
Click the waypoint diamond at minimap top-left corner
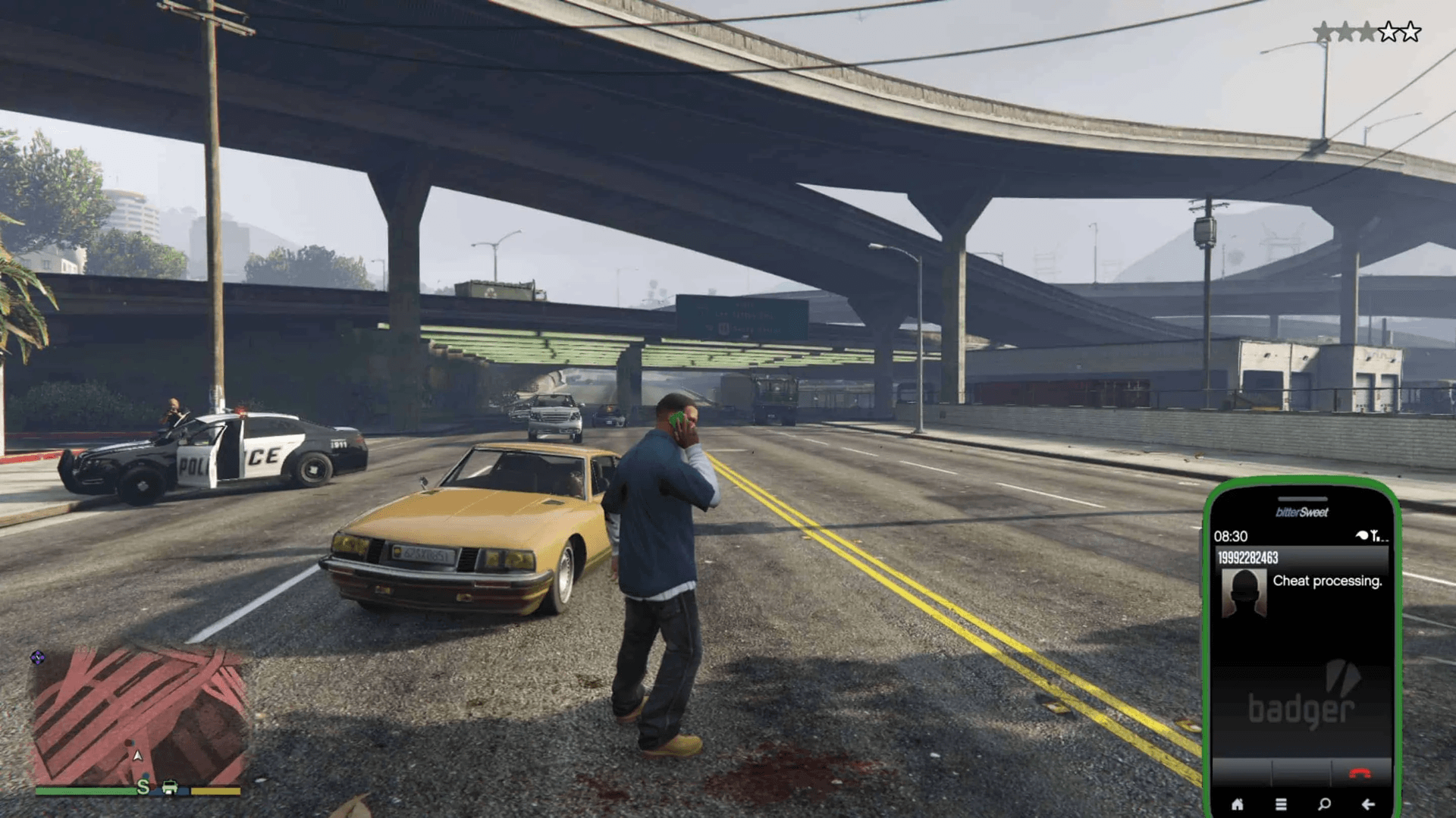[x=38, y=657]
